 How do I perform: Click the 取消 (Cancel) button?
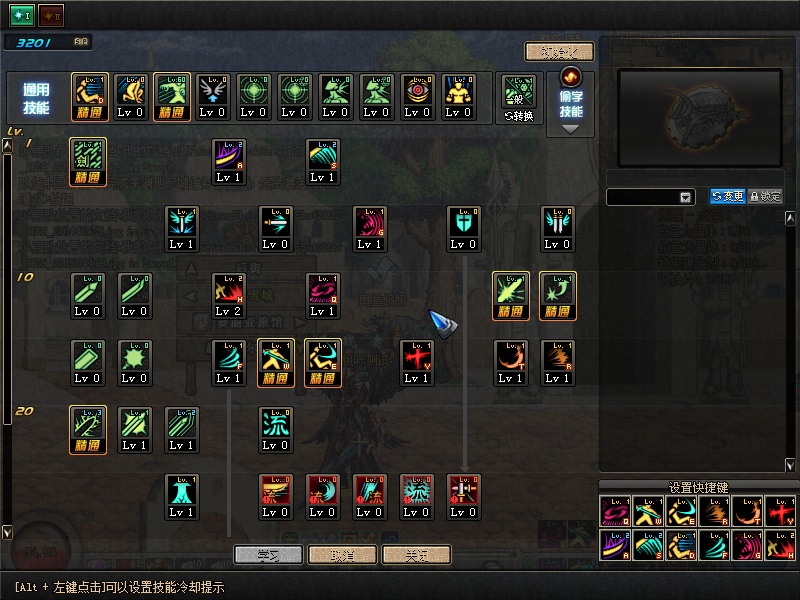[x=342, y=555]
